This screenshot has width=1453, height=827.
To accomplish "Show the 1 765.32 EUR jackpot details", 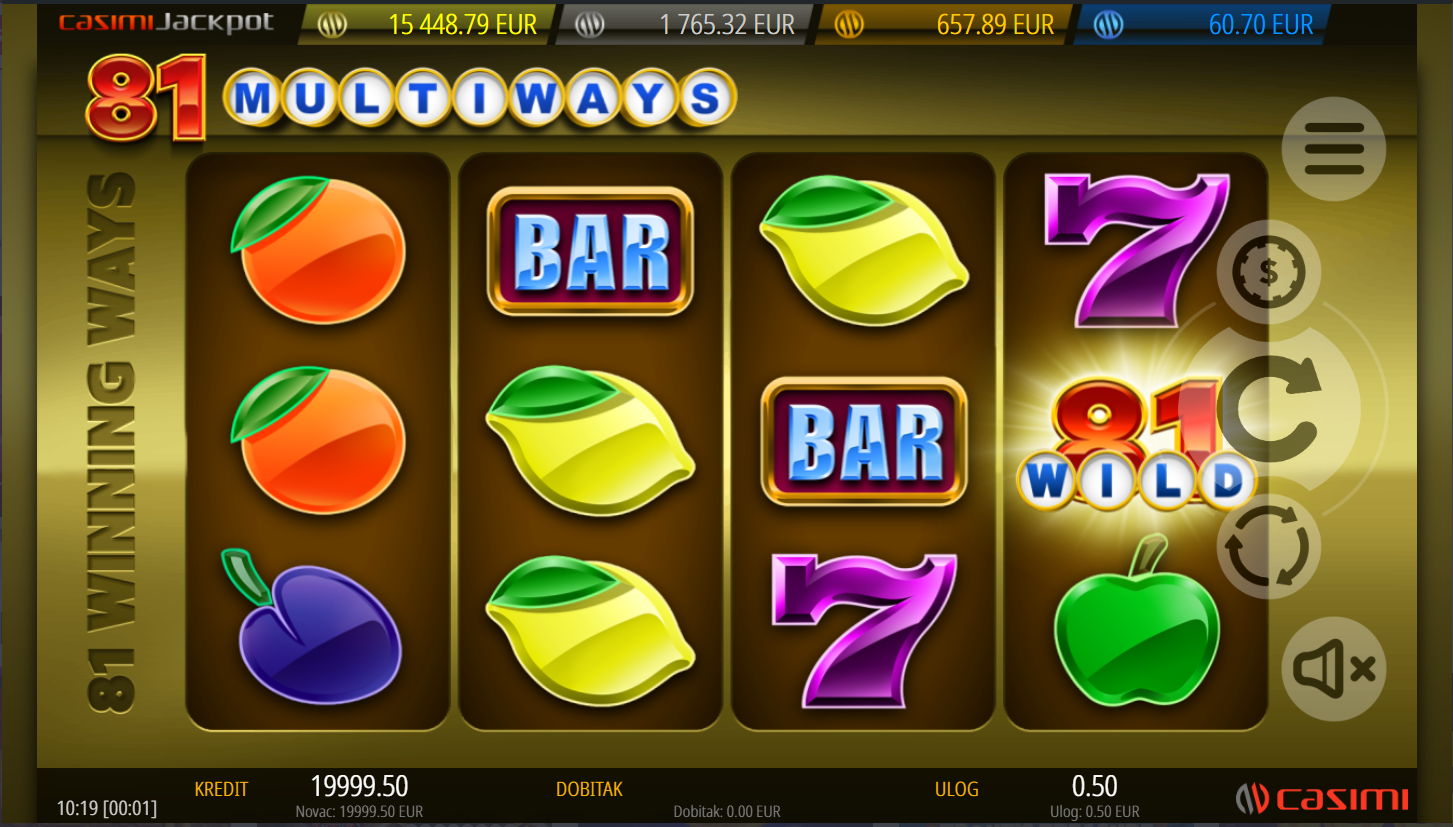I will (690, 25).
